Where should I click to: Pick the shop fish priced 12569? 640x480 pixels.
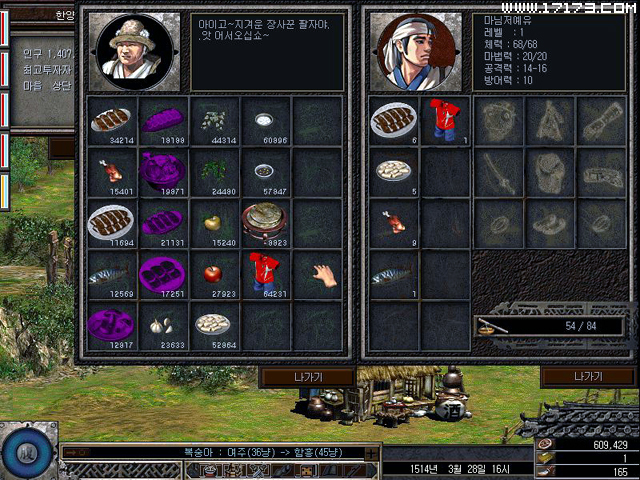[x=110, y=271]
